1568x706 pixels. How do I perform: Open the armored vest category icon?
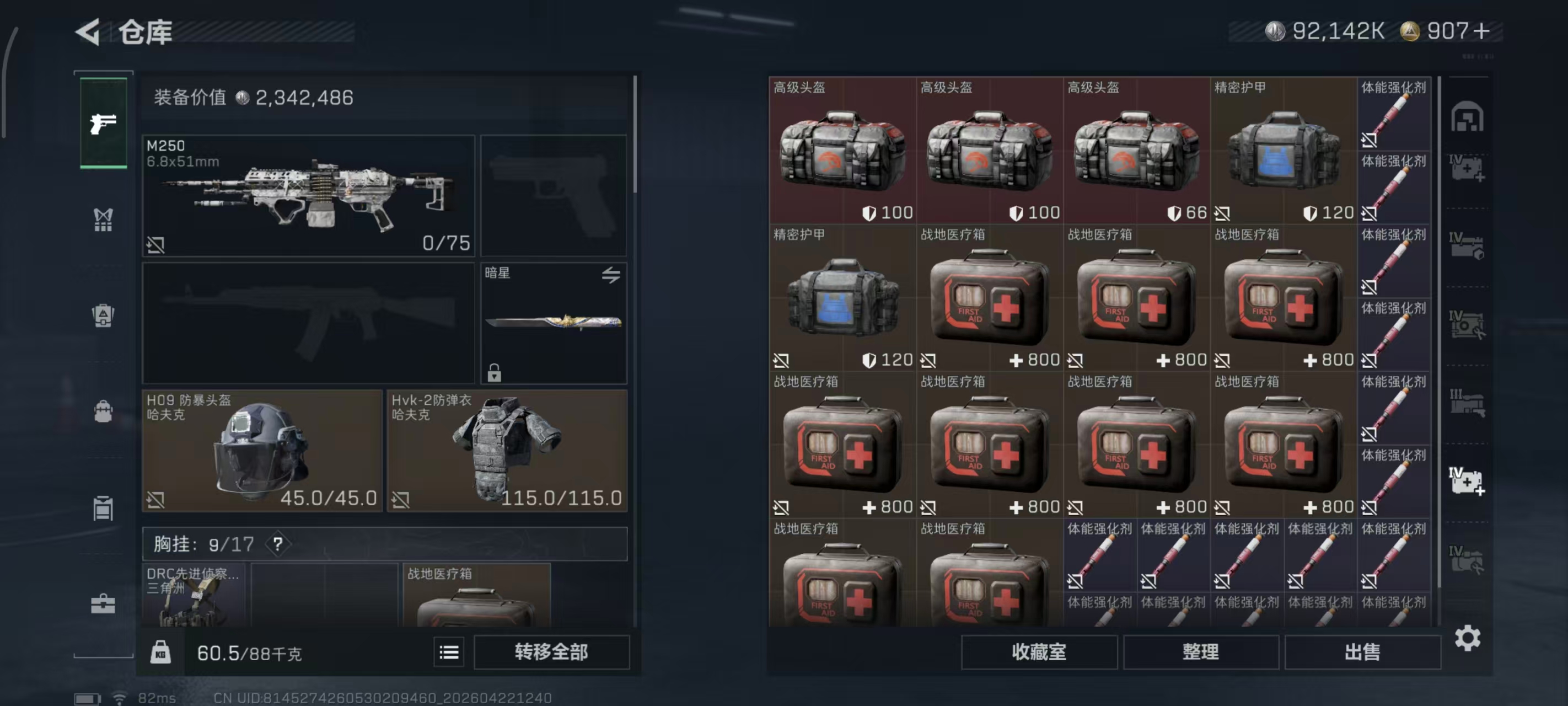pyautogui.click(x=104, y=315)
